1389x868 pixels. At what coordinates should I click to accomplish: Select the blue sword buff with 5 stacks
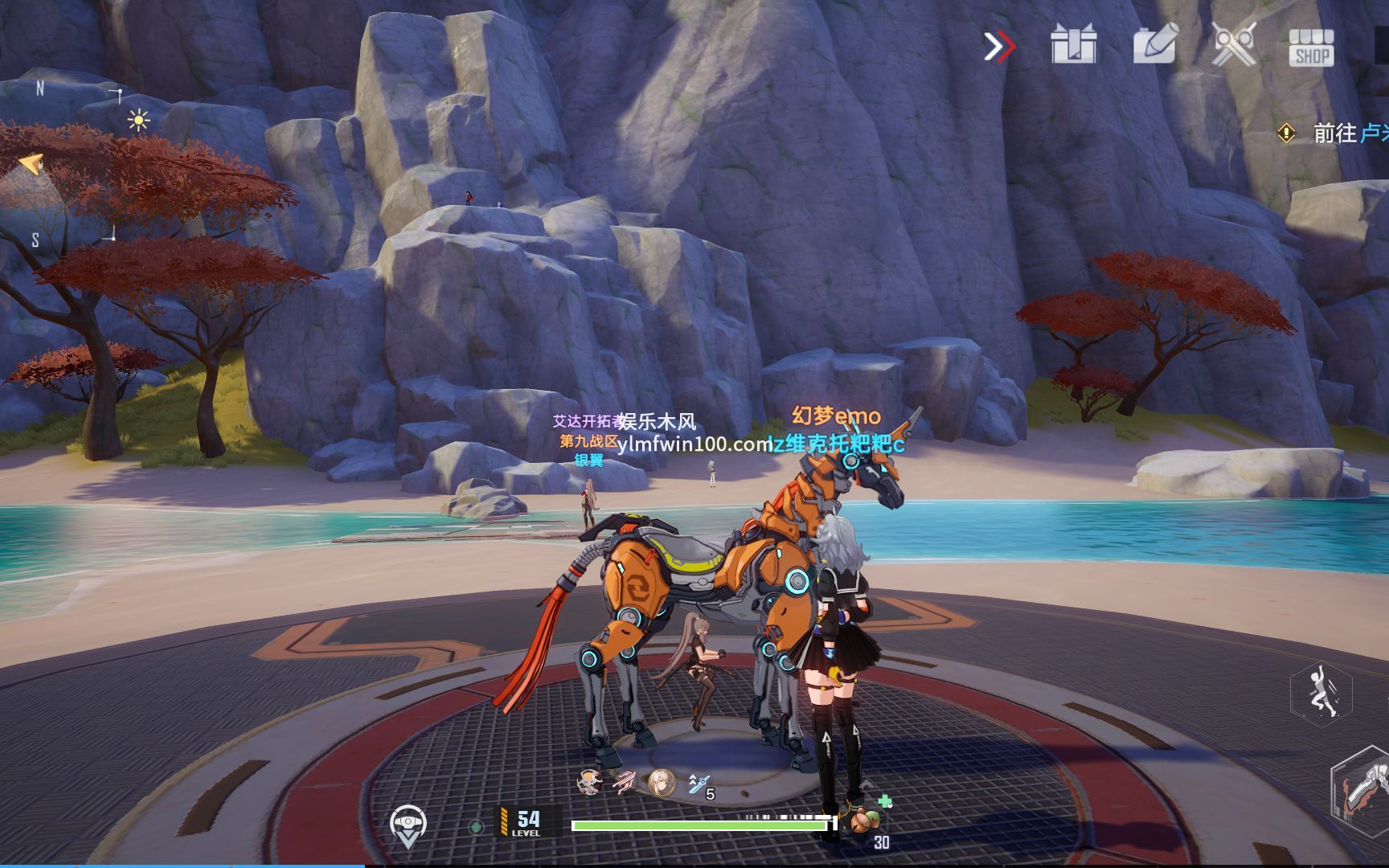click(699, 784)
